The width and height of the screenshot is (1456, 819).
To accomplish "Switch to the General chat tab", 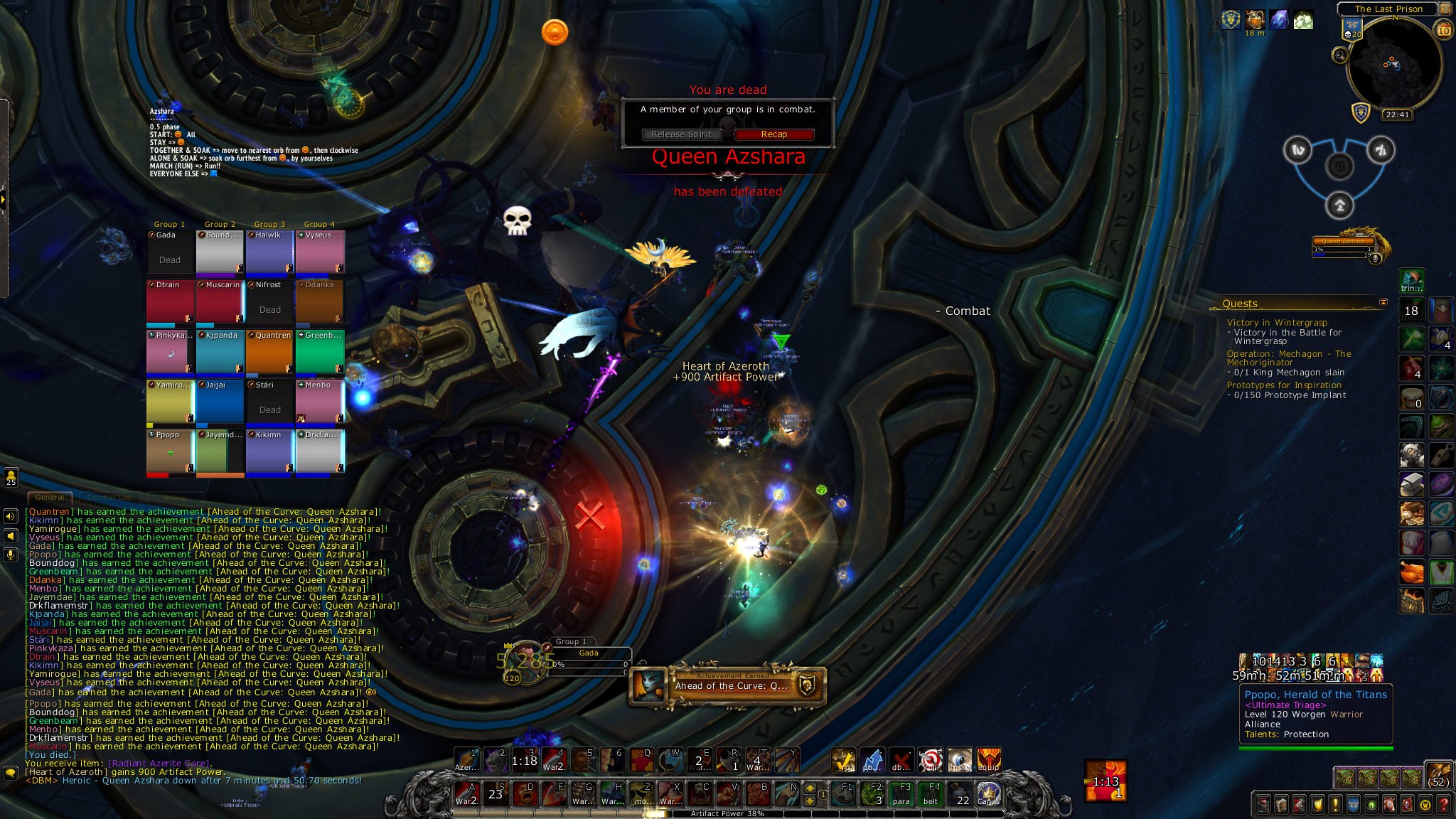I will (x=50, y=497).
